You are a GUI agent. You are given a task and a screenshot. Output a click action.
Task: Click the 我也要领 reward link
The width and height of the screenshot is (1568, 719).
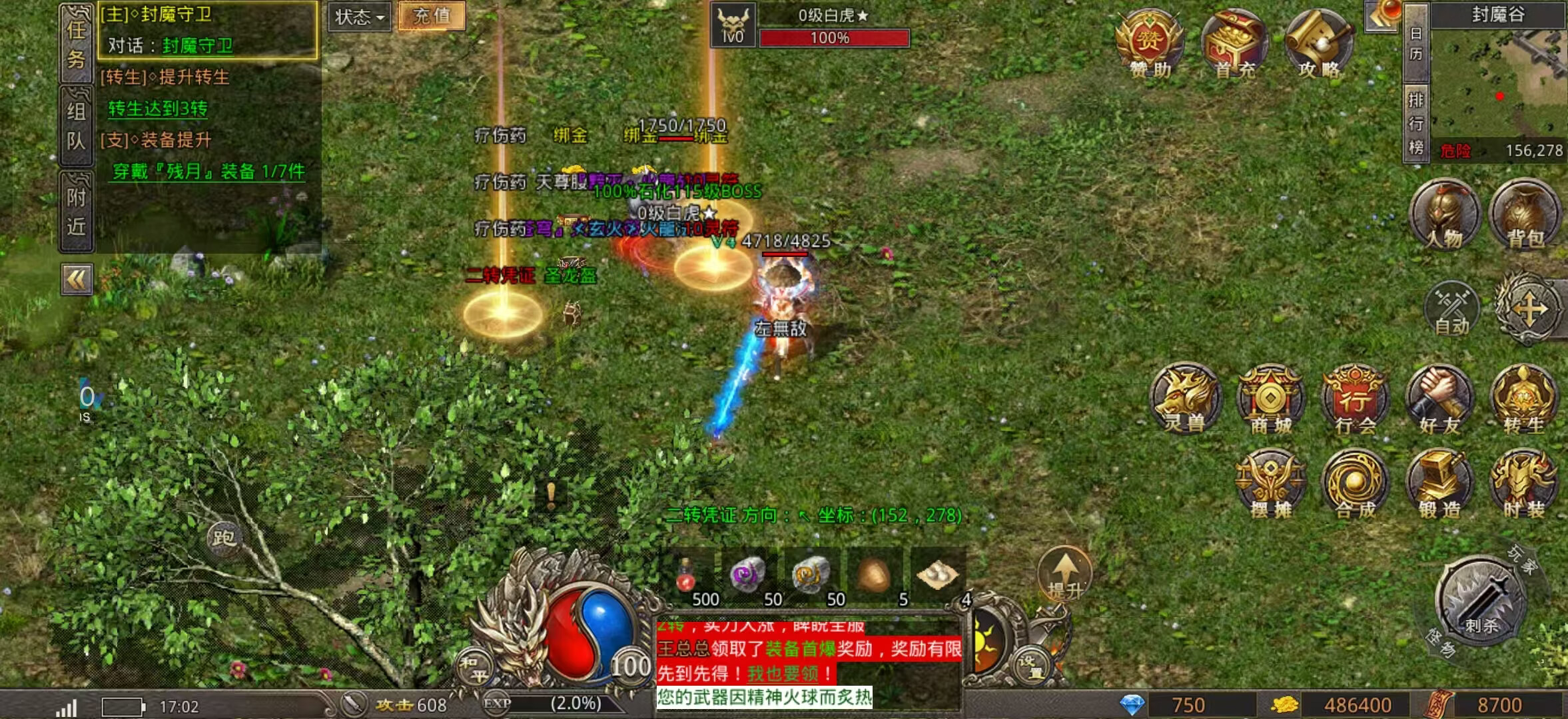783,673
